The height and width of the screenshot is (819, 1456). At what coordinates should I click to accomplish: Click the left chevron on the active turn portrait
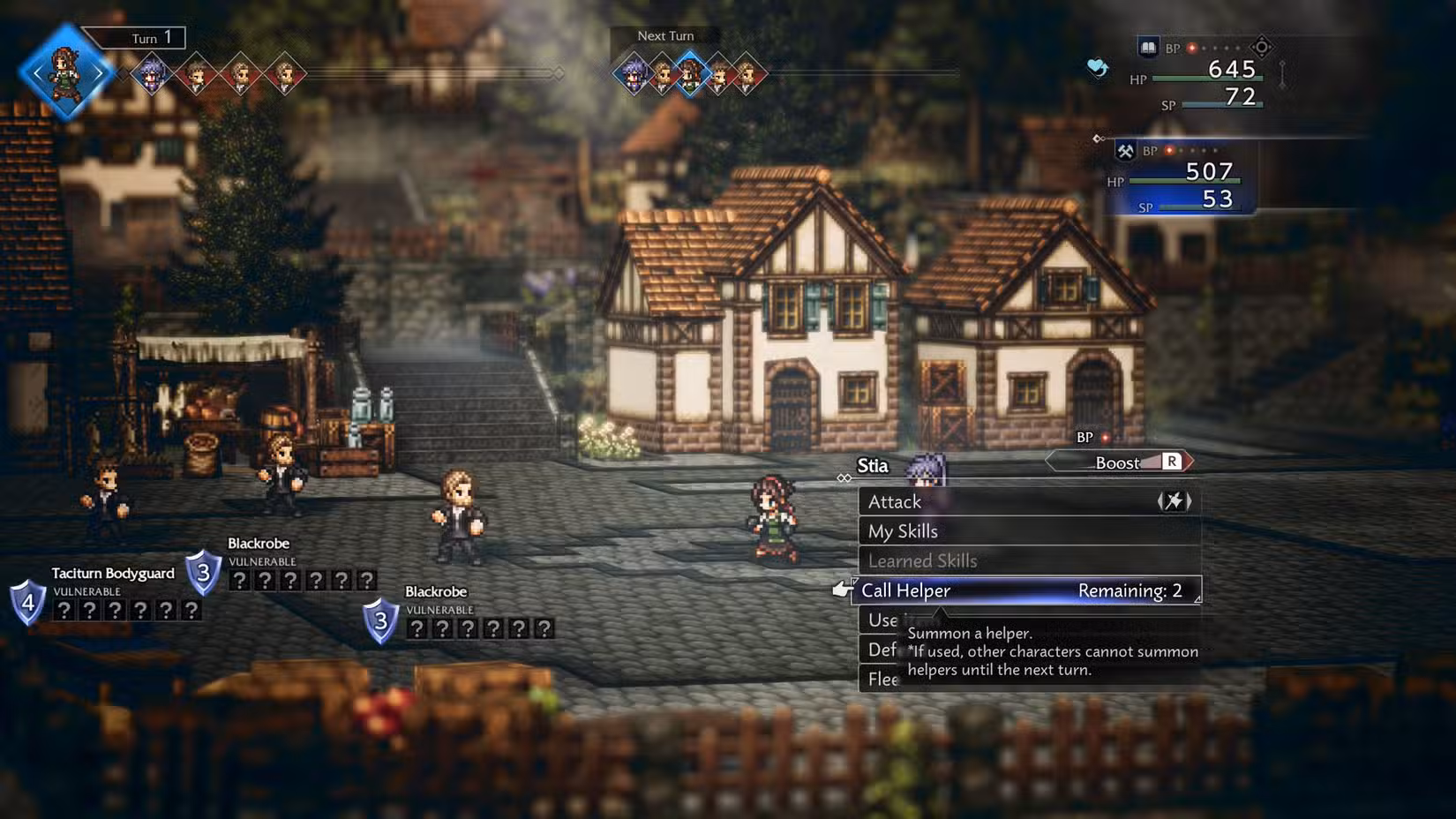pyautogui.click(x=37, y=73)
